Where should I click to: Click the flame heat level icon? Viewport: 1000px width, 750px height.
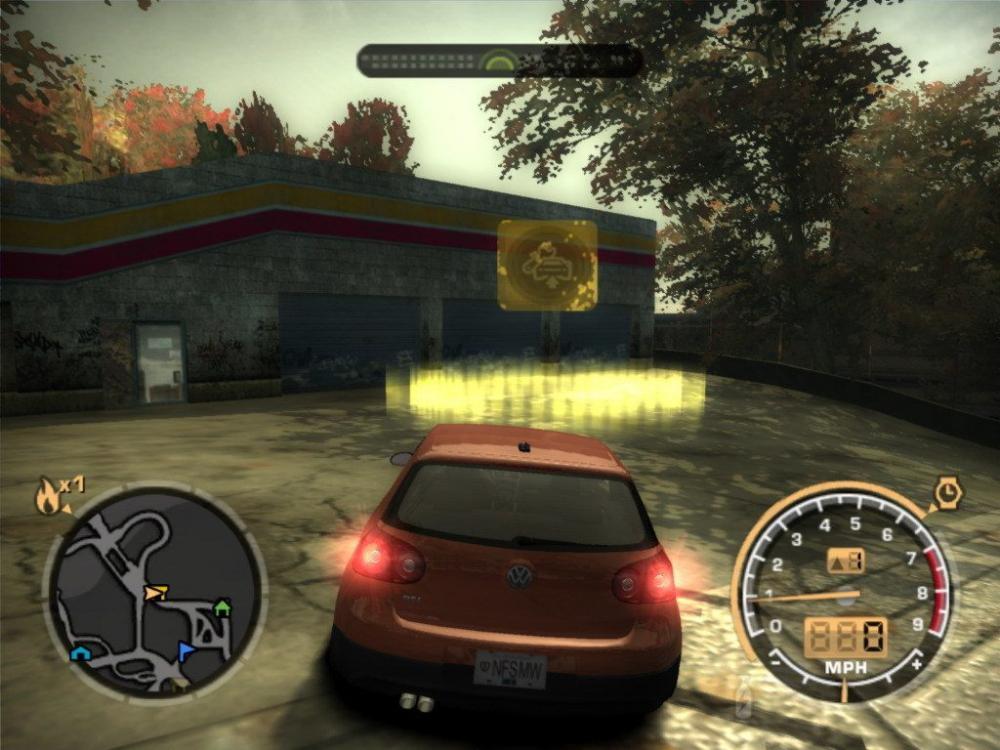(47, 497)
